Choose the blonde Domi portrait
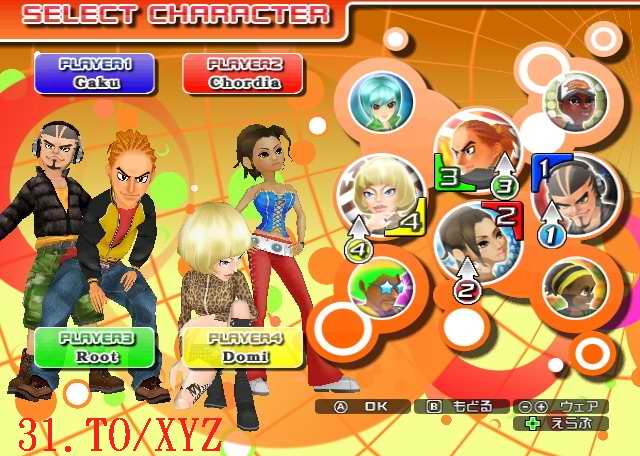The height and width of the screenshot is (456, 640). pos(382,194)
